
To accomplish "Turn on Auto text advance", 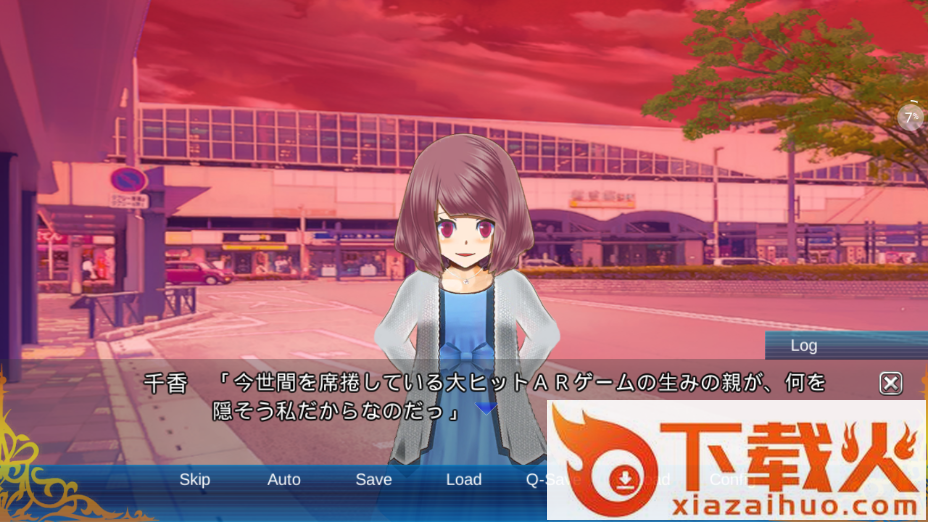I will [284, 480].
